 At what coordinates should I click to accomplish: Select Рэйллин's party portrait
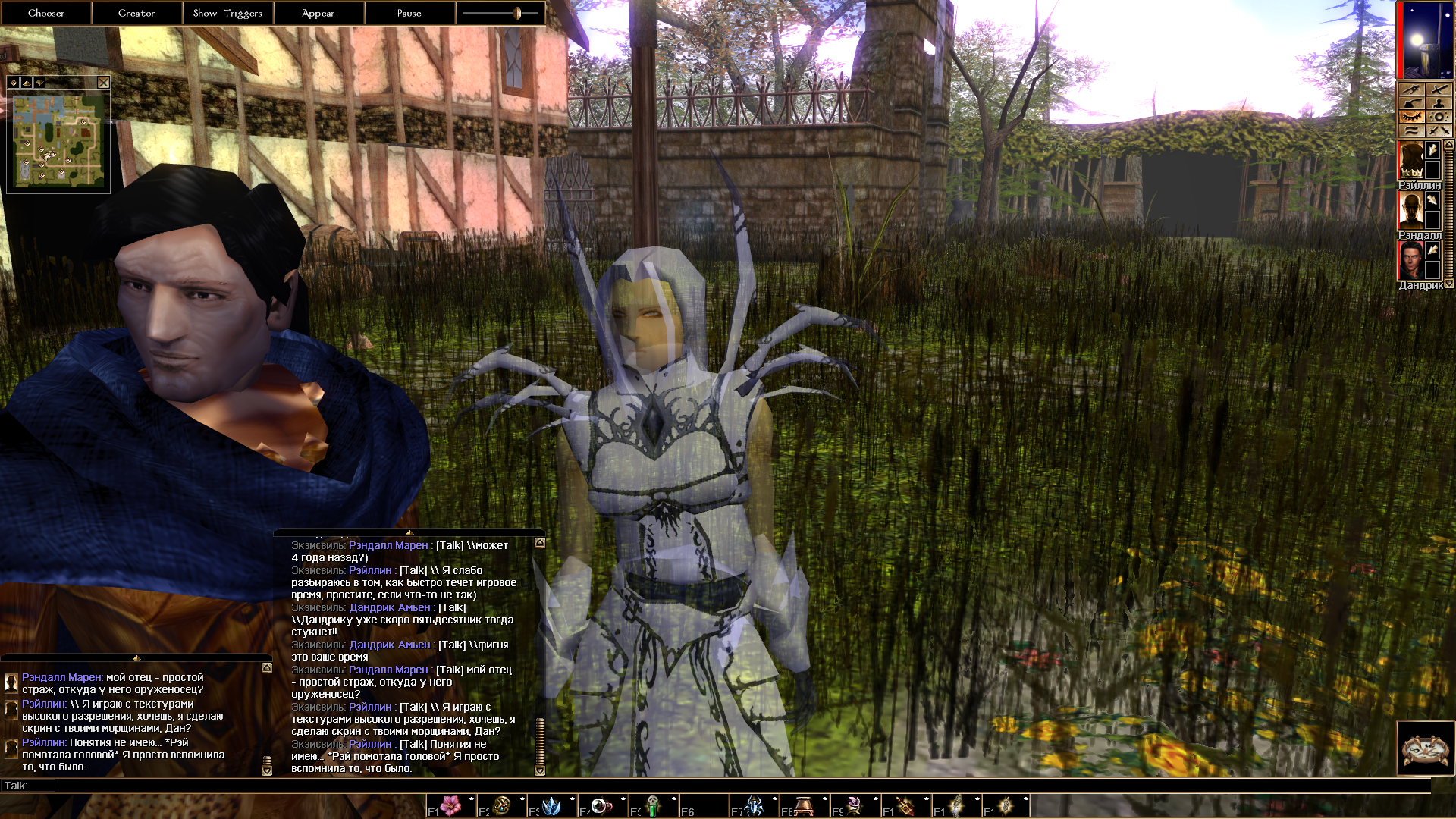(1410, 160)
